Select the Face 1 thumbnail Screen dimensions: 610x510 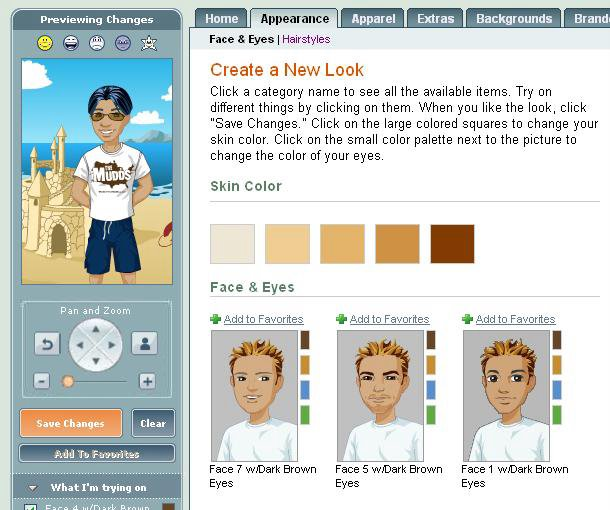506,395
